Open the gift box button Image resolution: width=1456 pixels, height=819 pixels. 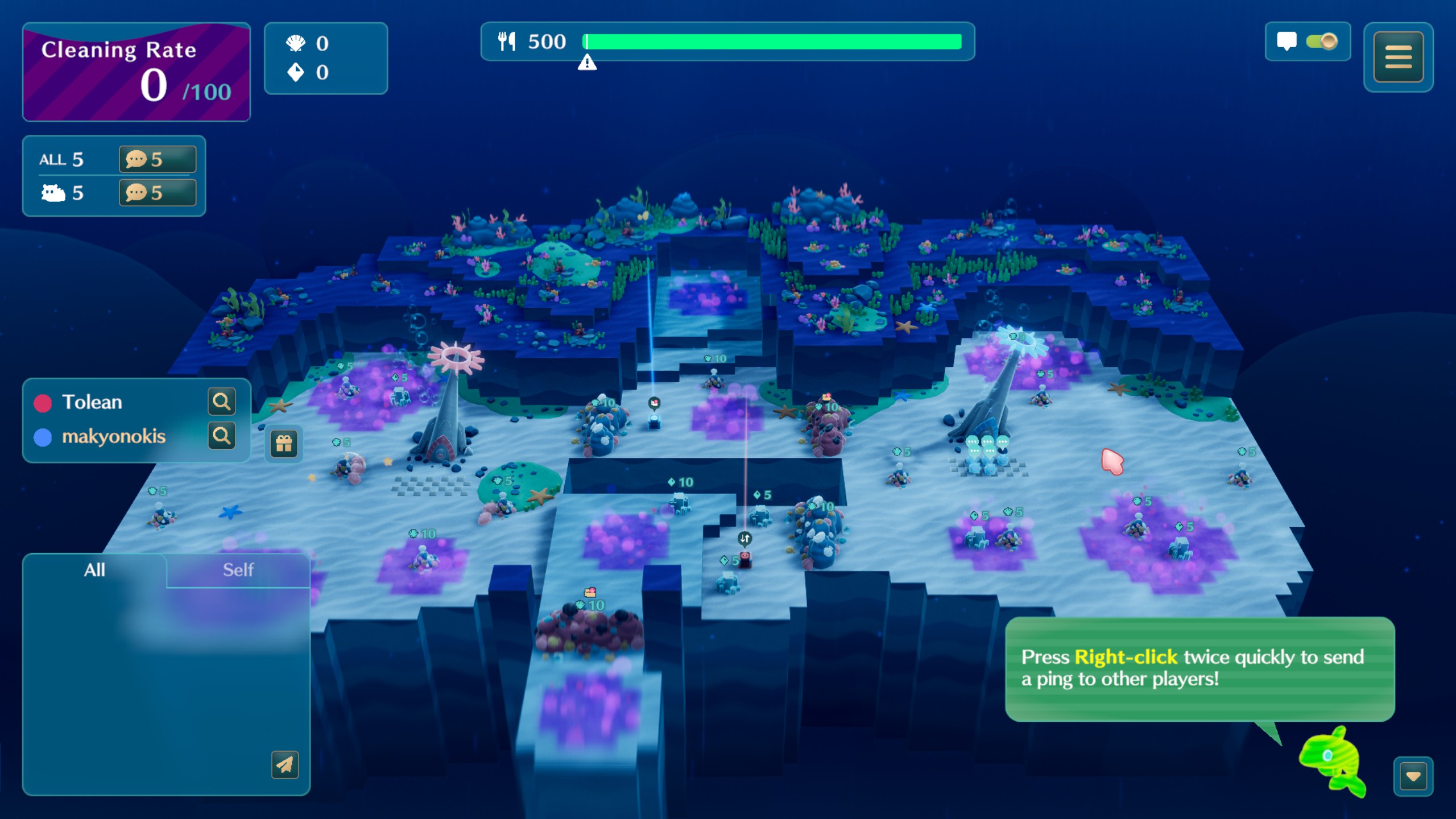pyautogui.click(x=284, y=444)
